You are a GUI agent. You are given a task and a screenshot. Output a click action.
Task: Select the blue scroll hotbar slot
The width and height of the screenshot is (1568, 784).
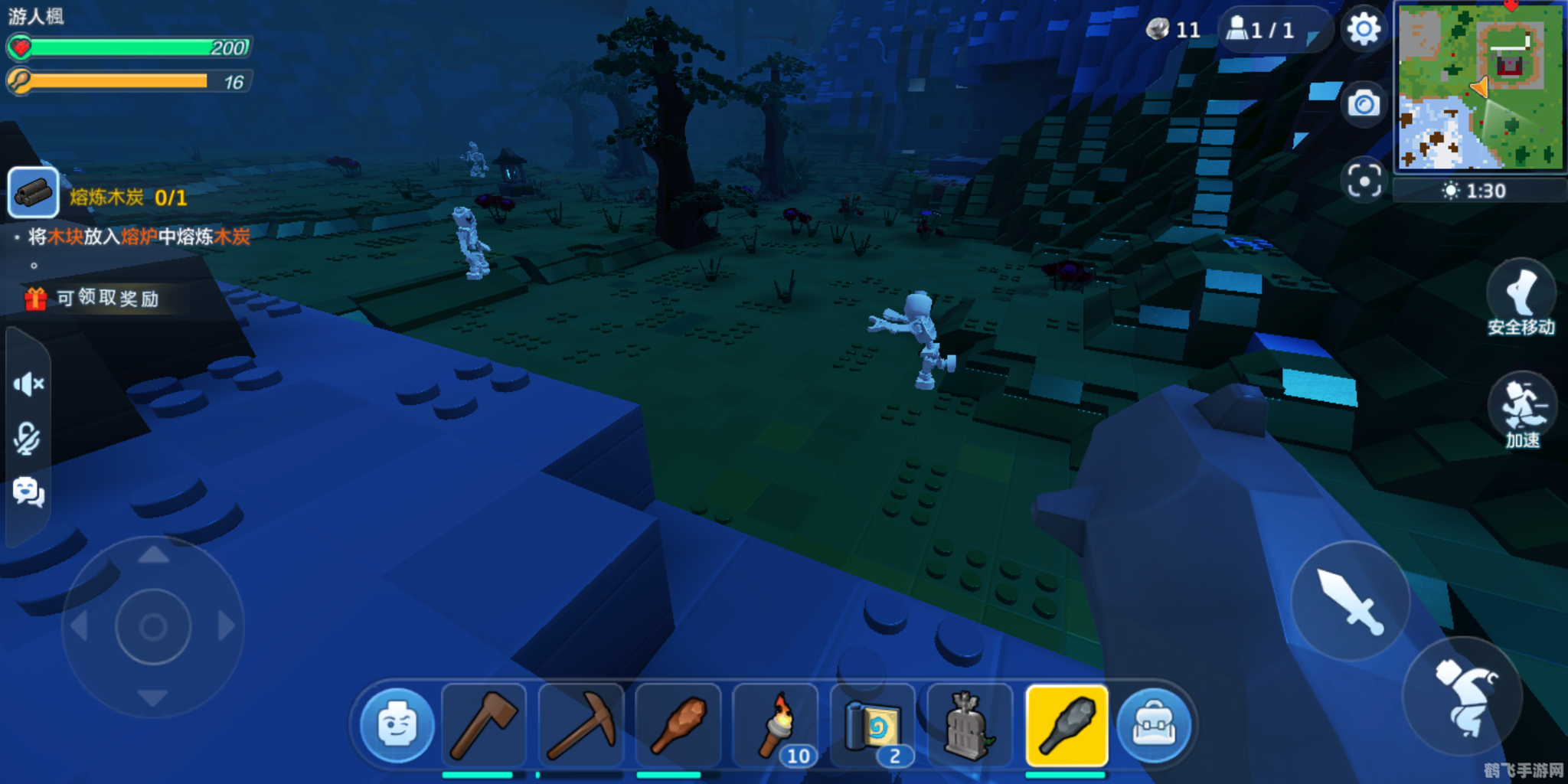pyautogui.click(x=873, y=725)
